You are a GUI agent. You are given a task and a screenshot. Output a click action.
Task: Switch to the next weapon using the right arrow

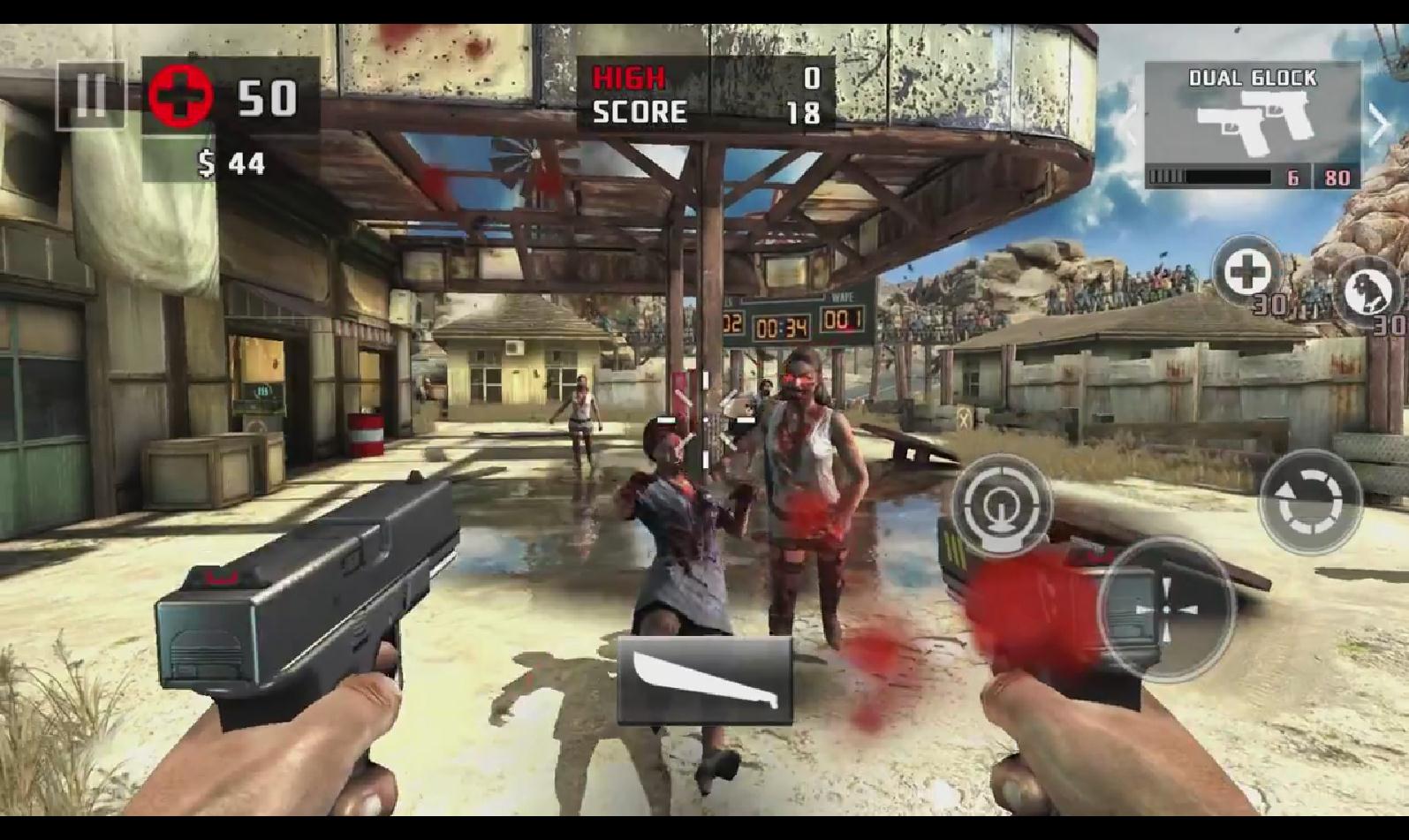pos(1379,125)
